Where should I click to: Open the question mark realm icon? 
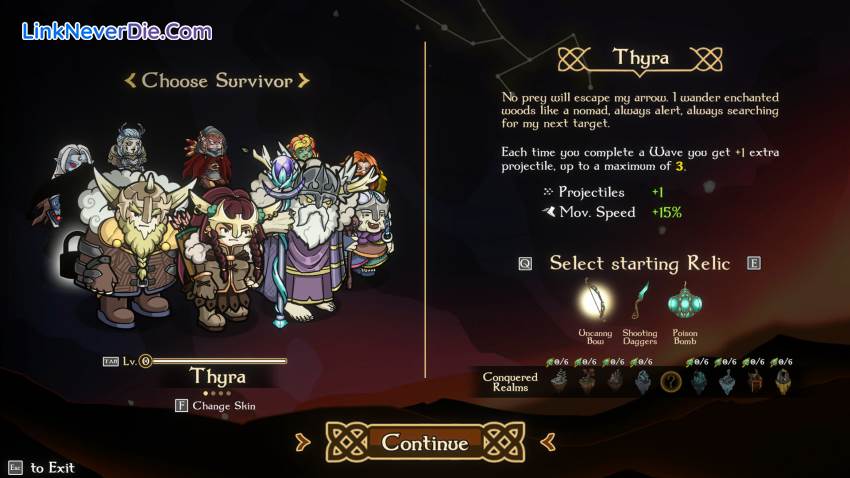tap(671, 381)
